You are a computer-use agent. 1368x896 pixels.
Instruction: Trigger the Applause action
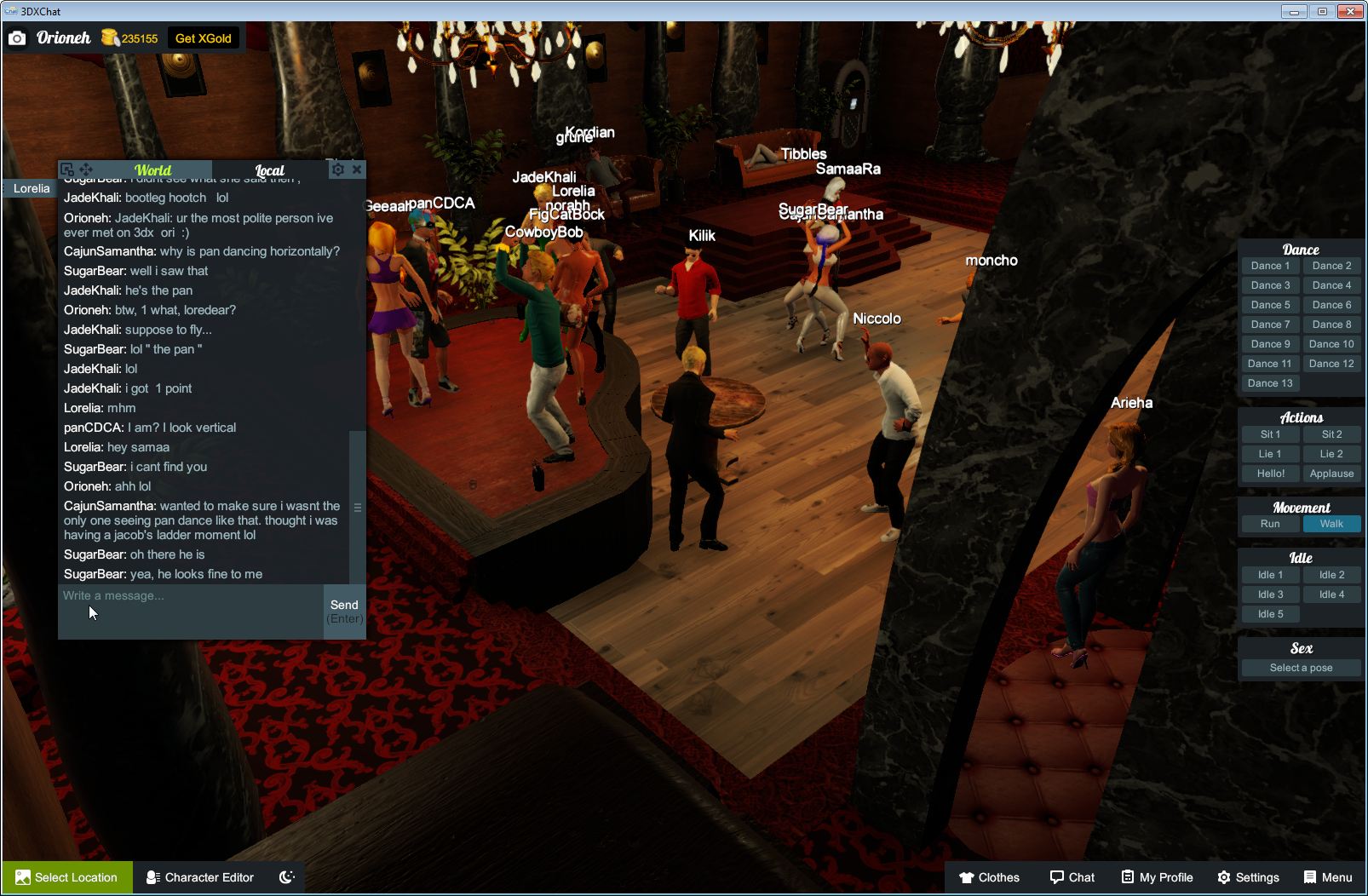pos(1331,474)
